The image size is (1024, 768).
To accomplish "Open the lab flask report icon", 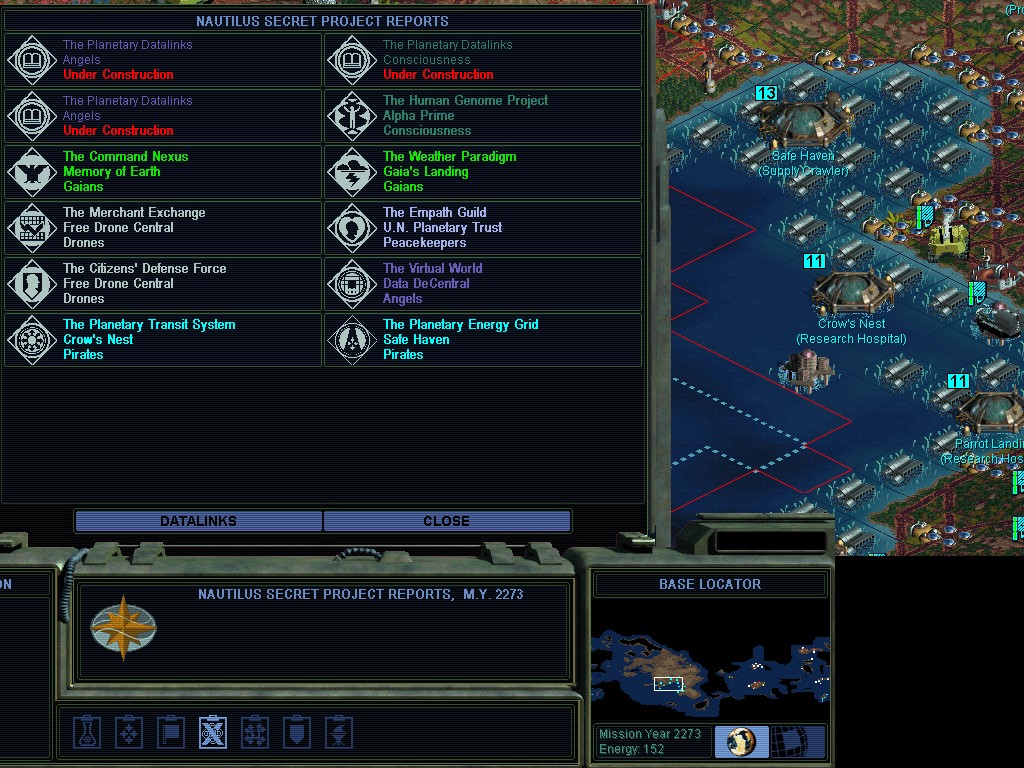I will pyautogui.click(x=87, y=733).
